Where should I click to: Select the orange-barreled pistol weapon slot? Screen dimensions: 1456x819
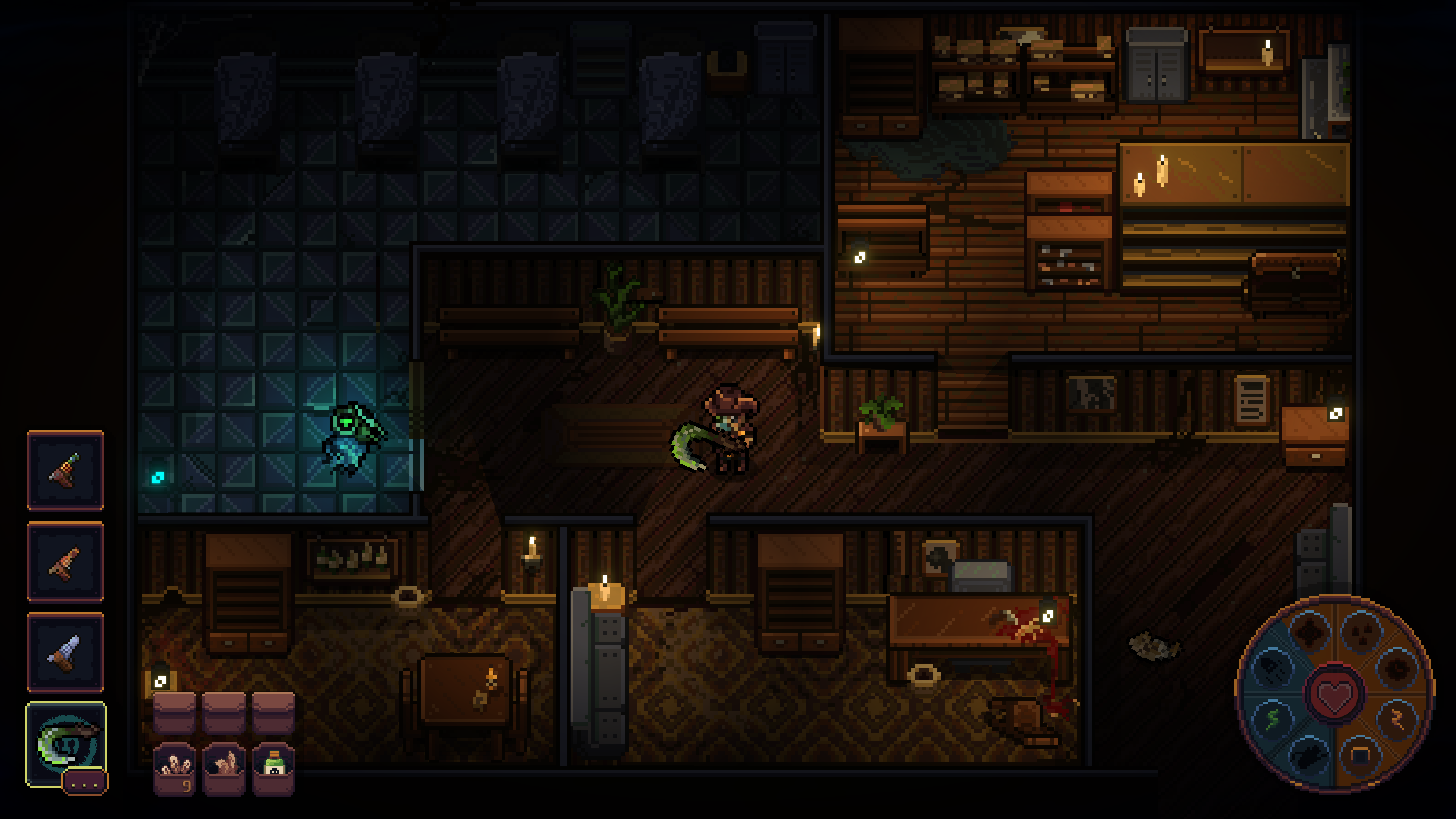(x=65, y=562)
